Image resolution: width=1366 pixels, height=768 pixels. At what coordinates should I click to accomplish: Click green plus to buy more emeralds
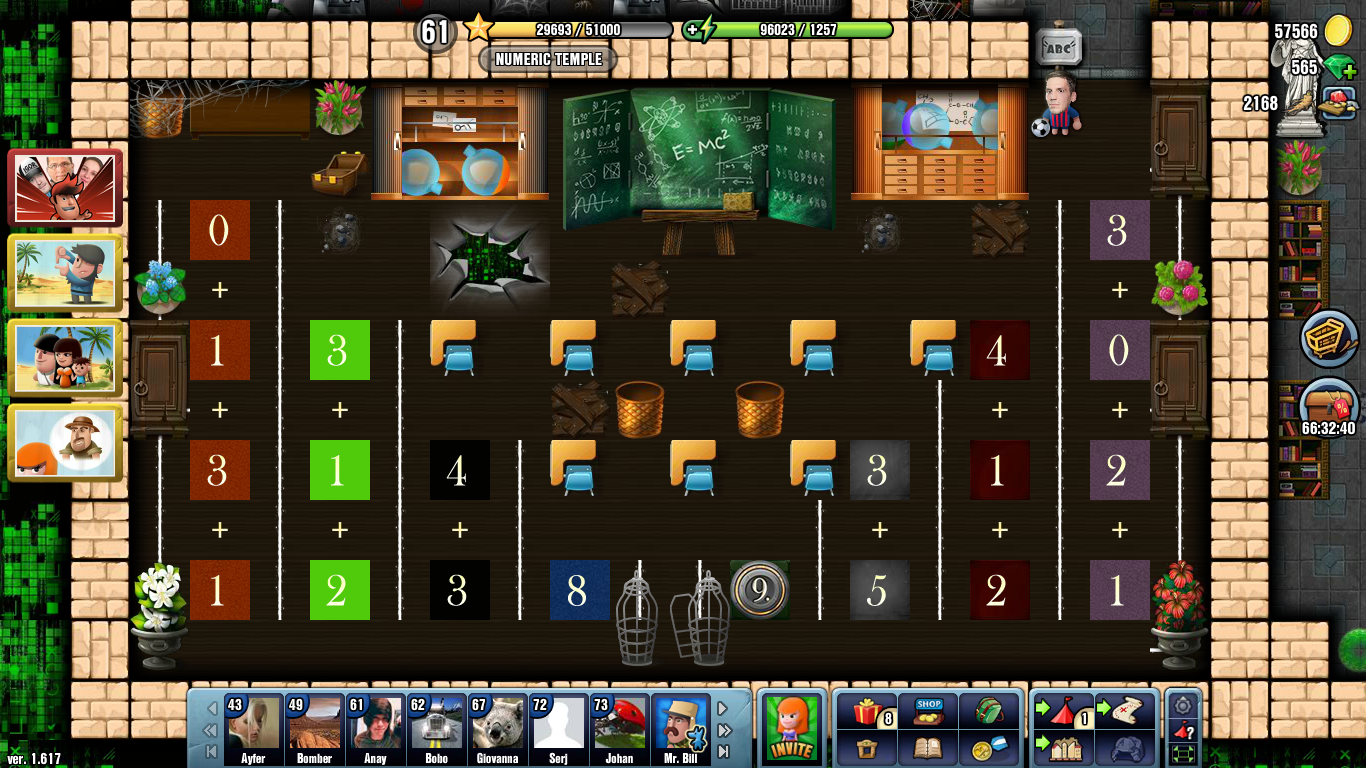pos(1352,74)
